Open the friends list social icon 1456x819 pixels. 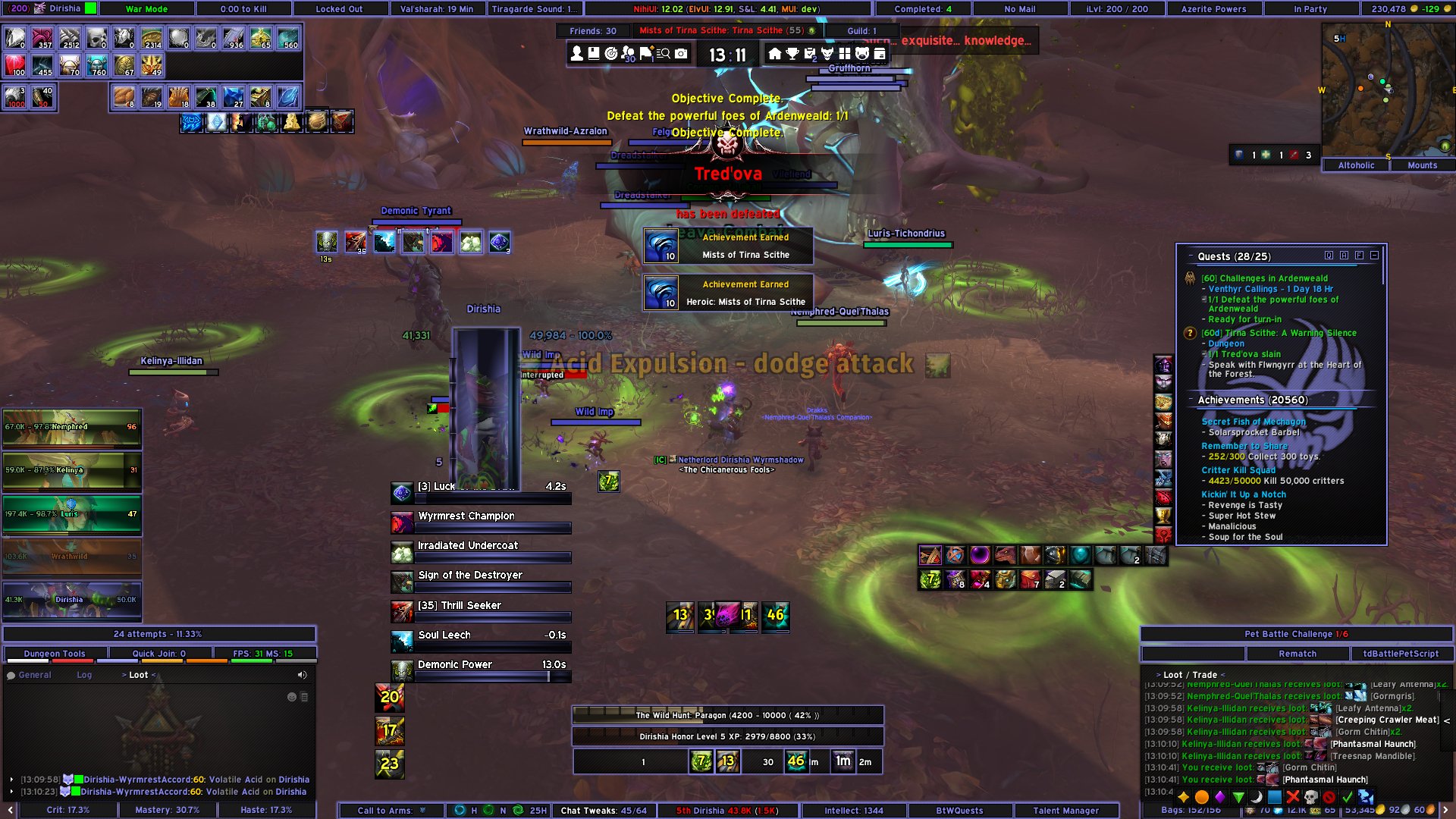click(629, 55)
